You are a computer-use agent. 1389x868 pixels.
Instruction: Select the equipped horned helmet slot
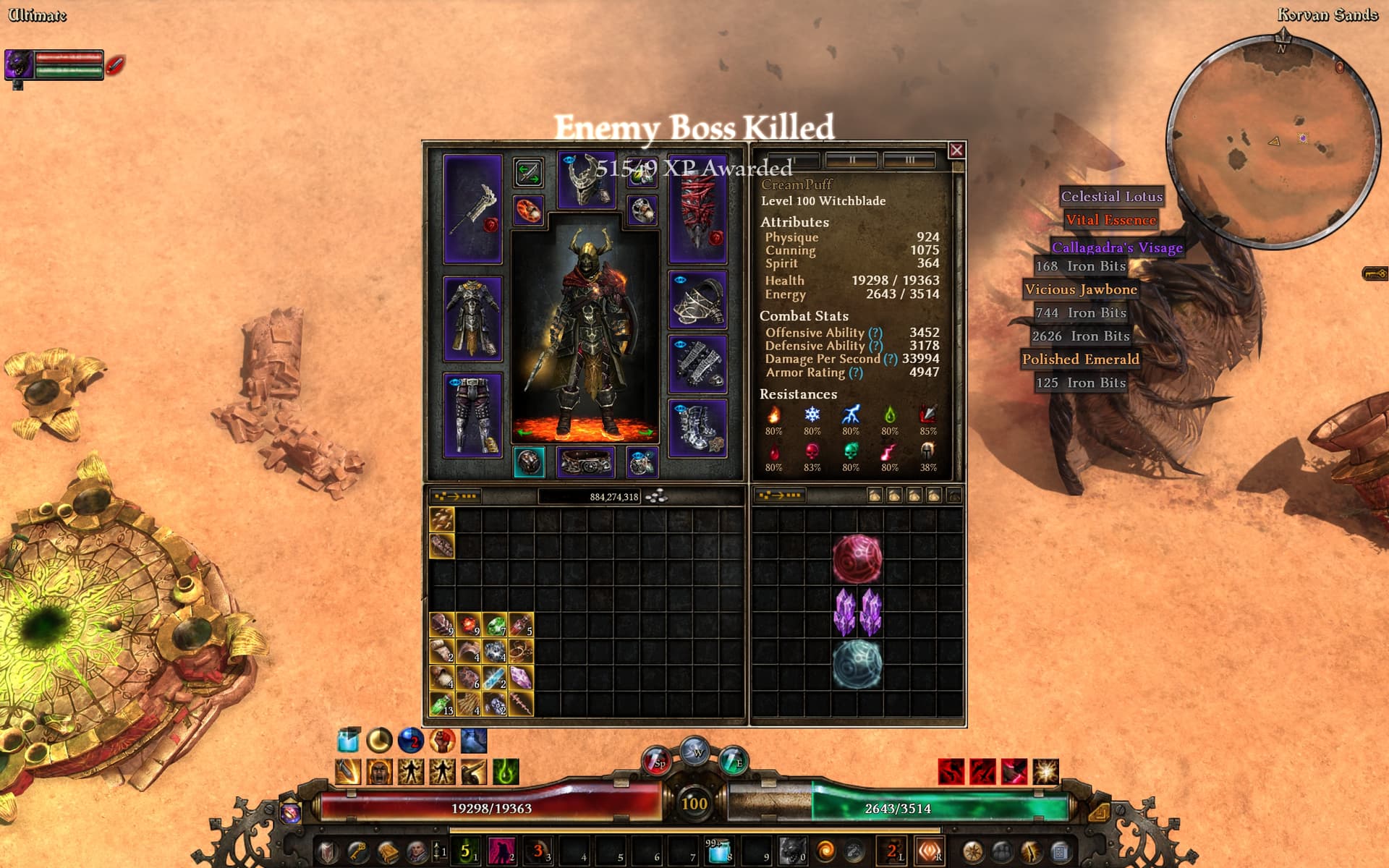[586, 181]
